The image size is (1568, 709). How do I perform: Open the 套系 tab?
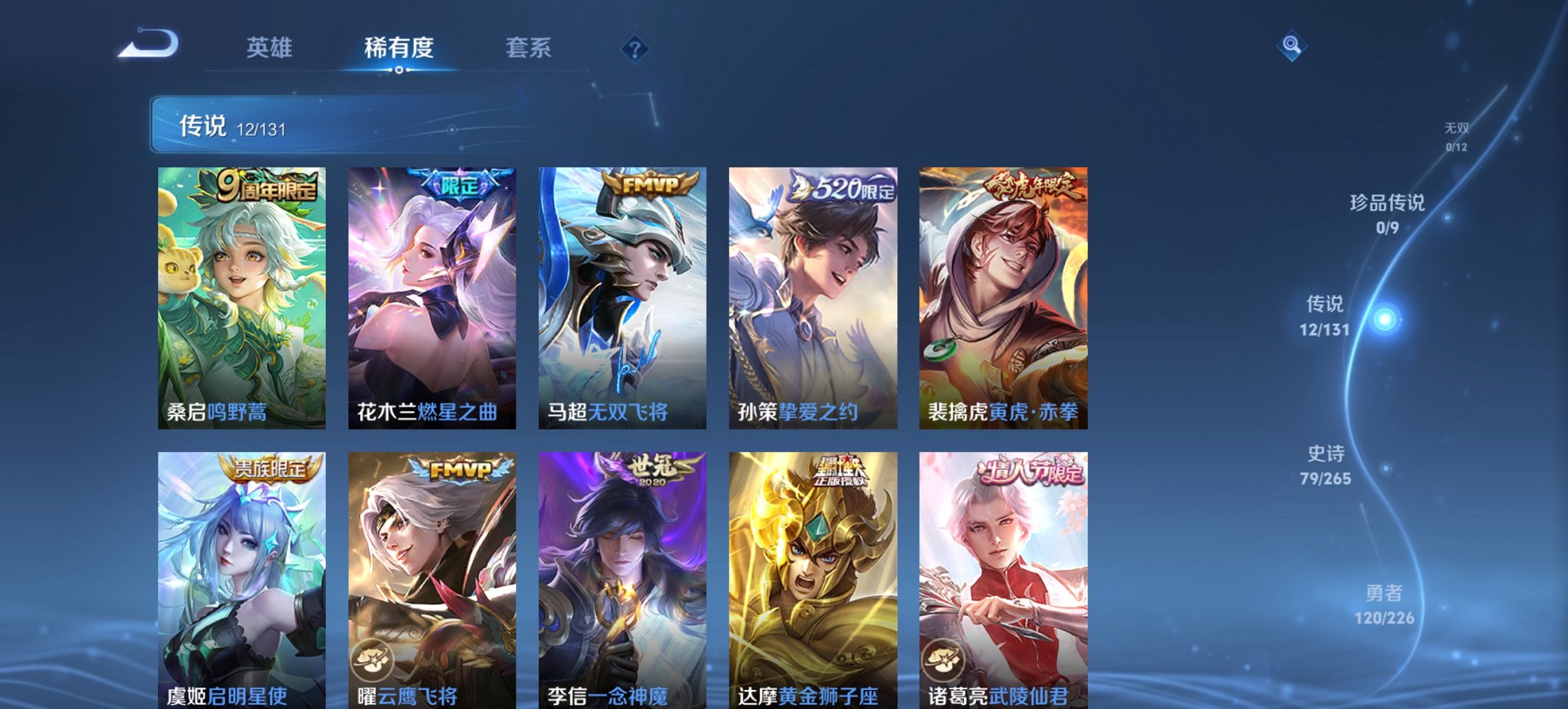[x=528, y=48]
